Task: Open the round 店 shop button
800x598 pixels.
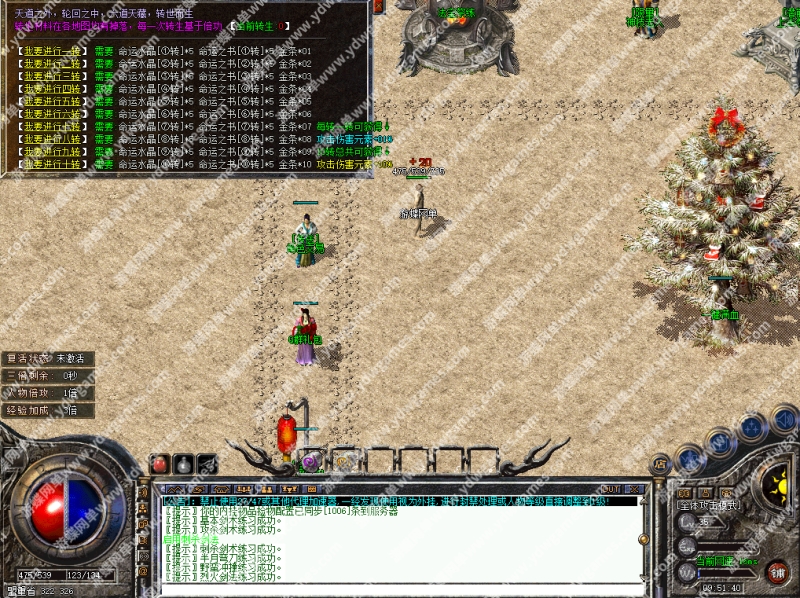Action: pyautogui.click(x=660, y=463)
